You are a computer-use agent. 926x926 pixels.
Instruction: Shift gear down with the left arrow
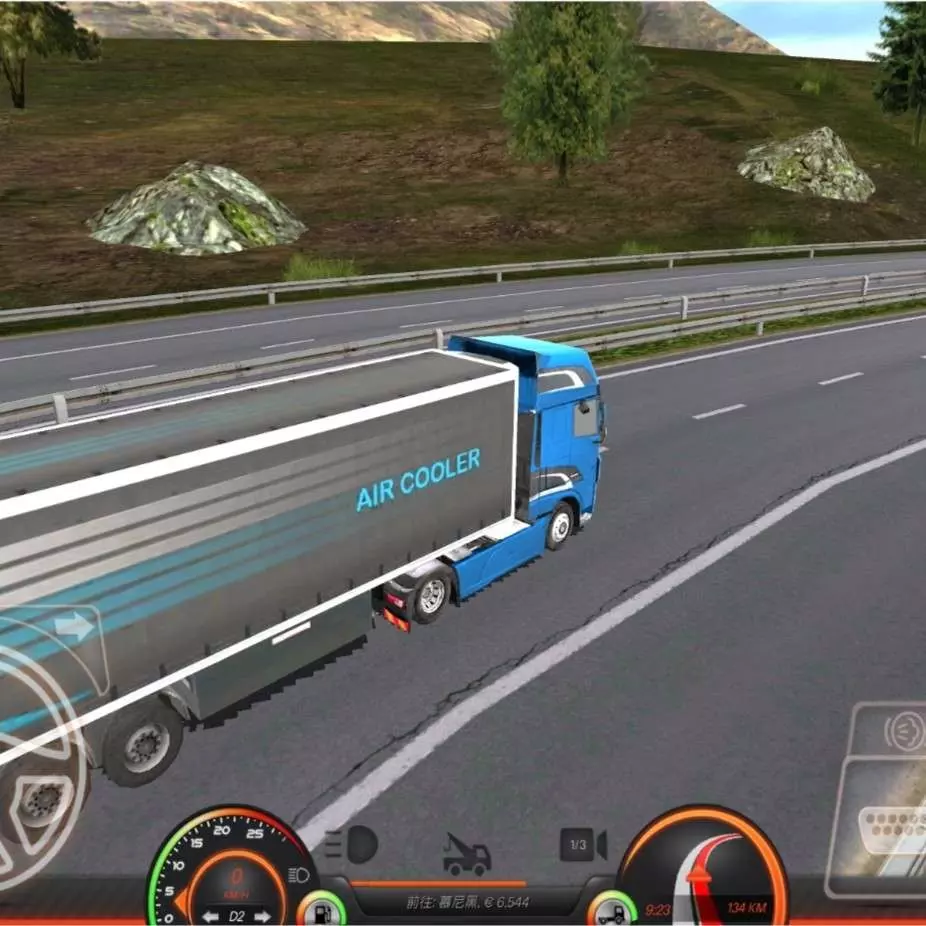(210, 915)
